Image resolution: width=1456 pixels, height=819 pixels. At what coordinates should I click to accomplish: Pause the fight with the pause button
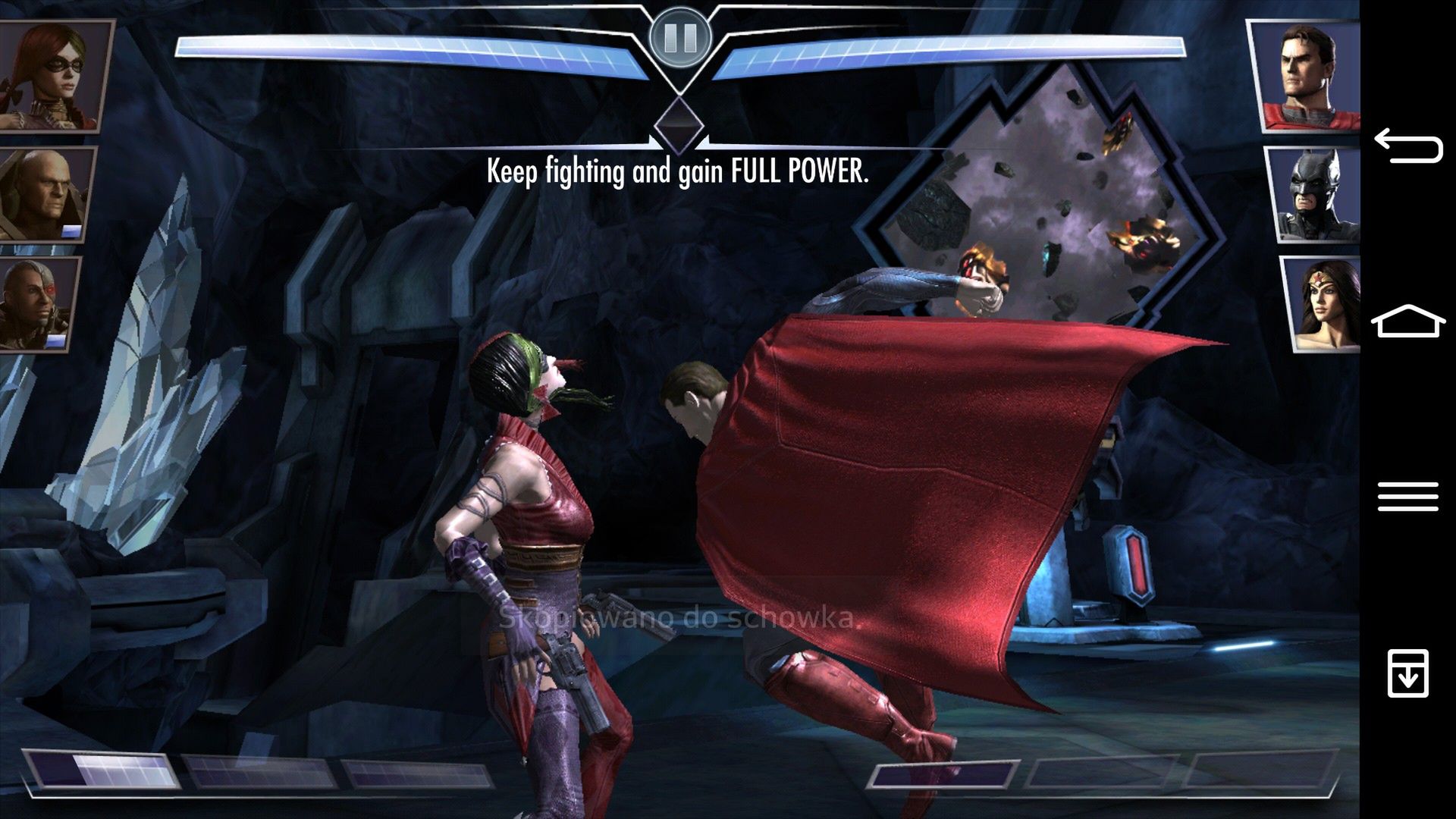[x=680, y=36]
